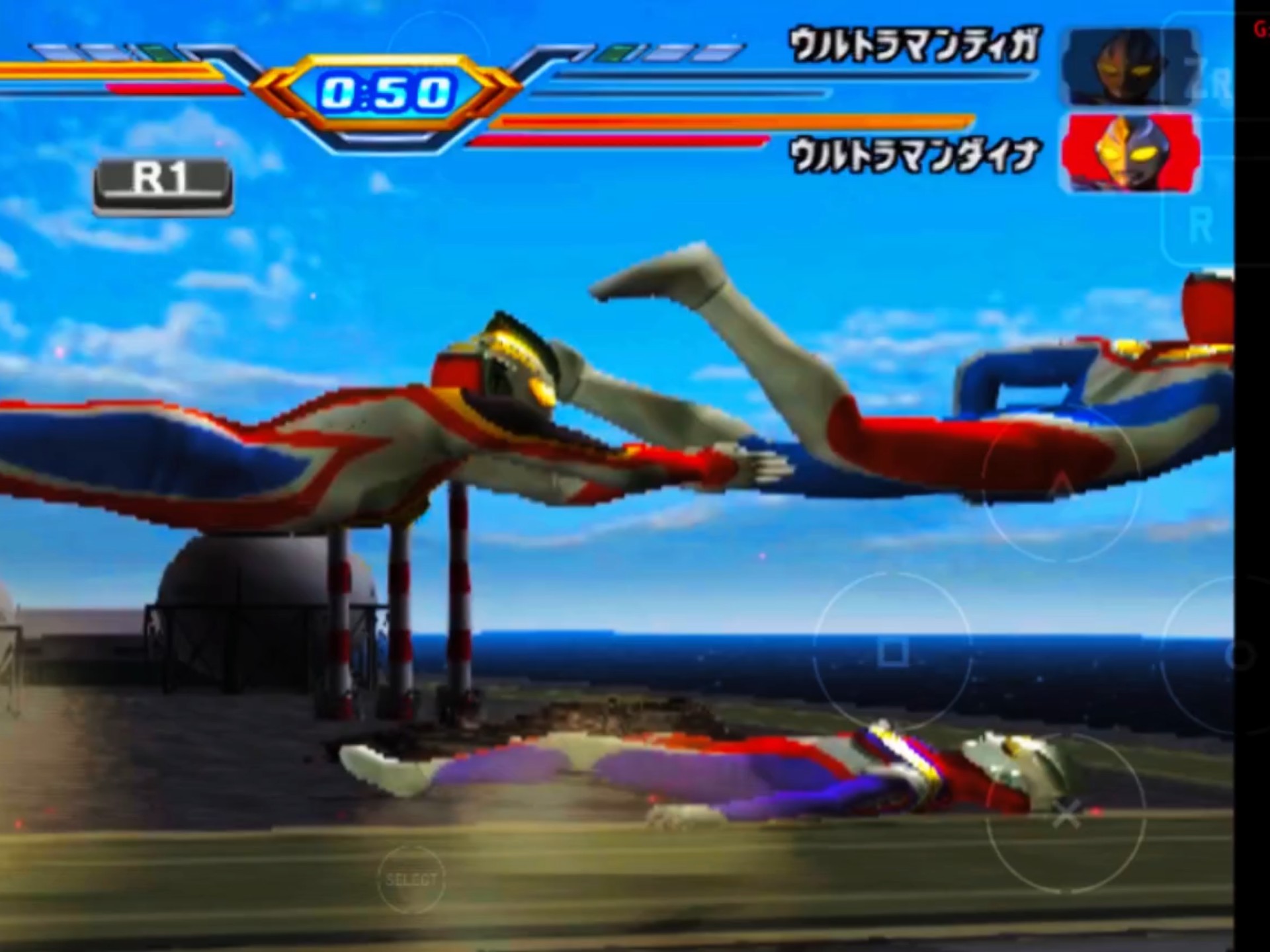Tap the square touch button
The image size is (1270, 952).
[892, 653]
